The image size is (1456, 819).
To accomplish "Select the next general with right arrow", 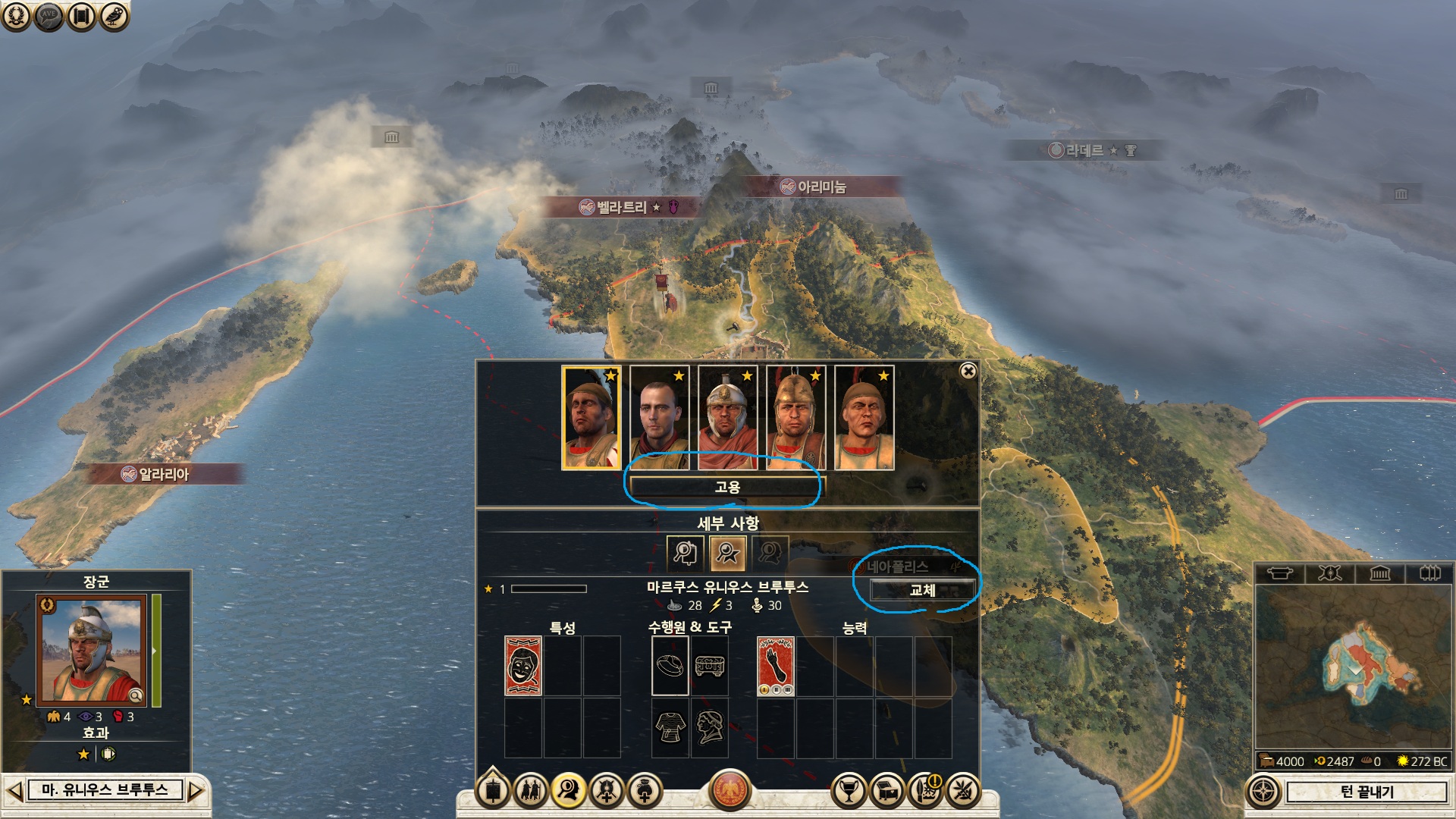I will (x=196, y=791).
